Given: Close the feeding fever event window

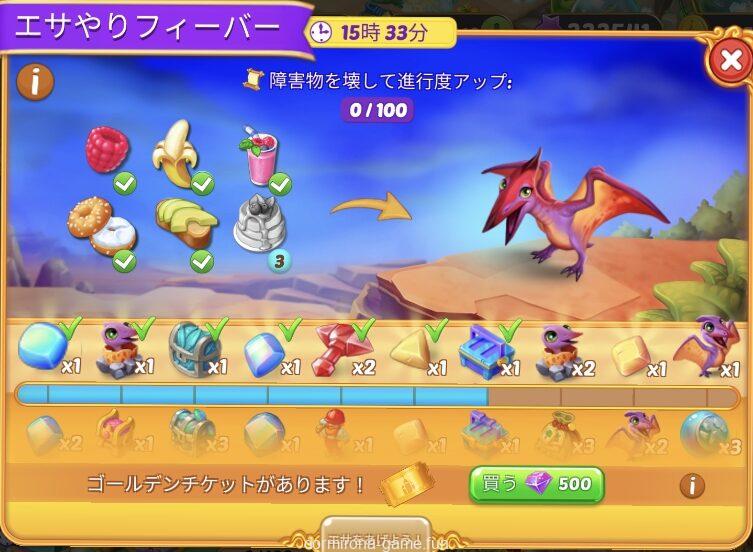Looking at the screenshot, I should [727, 62].
